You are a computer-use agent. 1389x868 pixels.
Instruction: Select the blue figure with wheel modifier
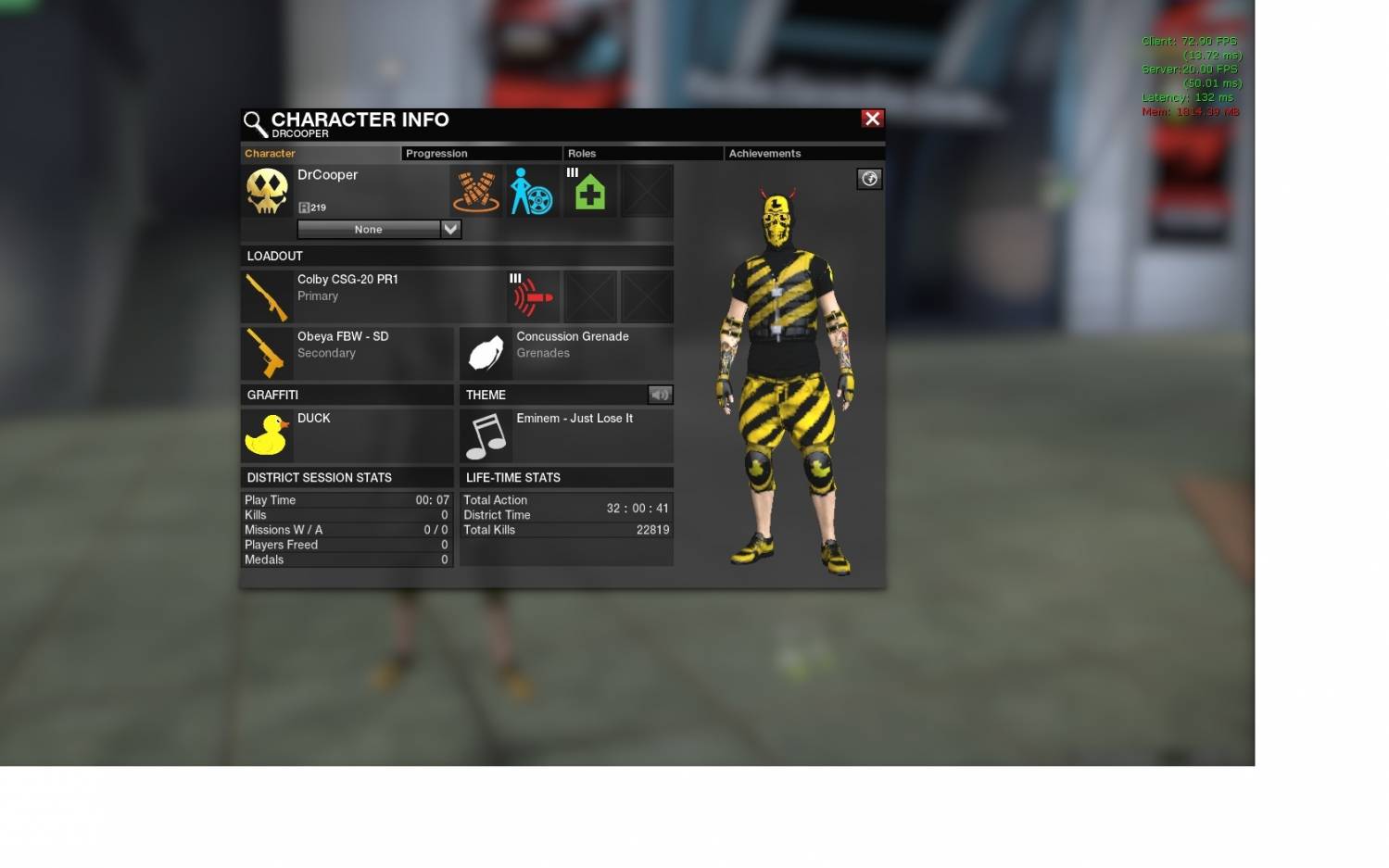(x=532, y=192)
